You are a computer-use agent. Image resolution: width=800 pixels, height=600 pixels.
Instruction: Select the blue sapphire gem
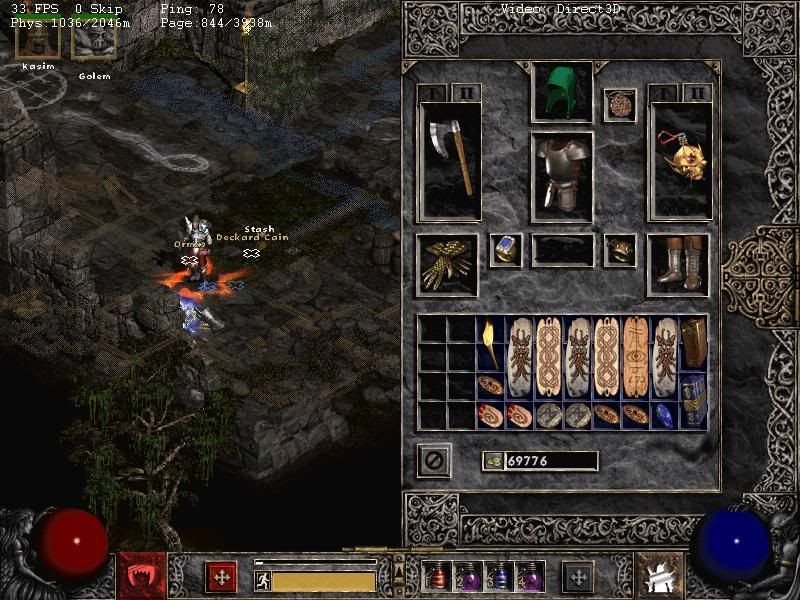click(664, 415)
